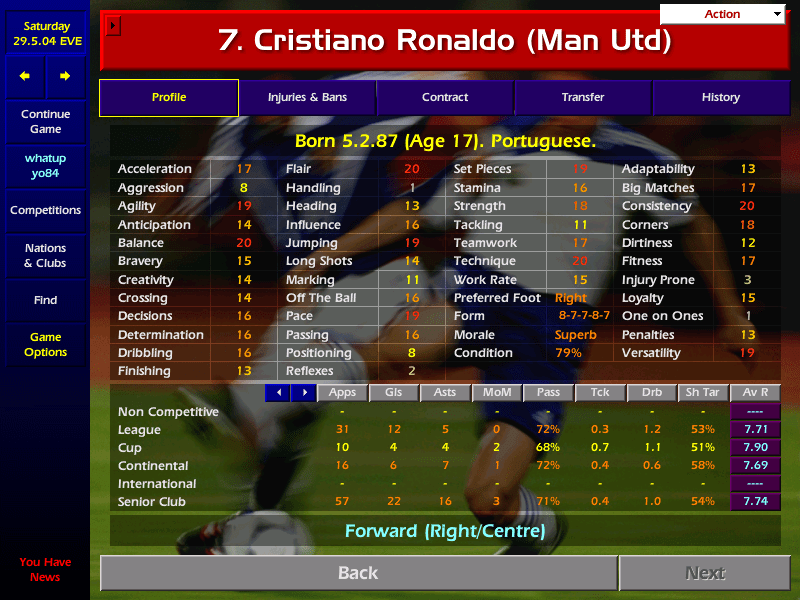Click Continue Game in the sidebar
Image resolution: width=800 pixels, height=600 pixels.
[x=45, y=122]
